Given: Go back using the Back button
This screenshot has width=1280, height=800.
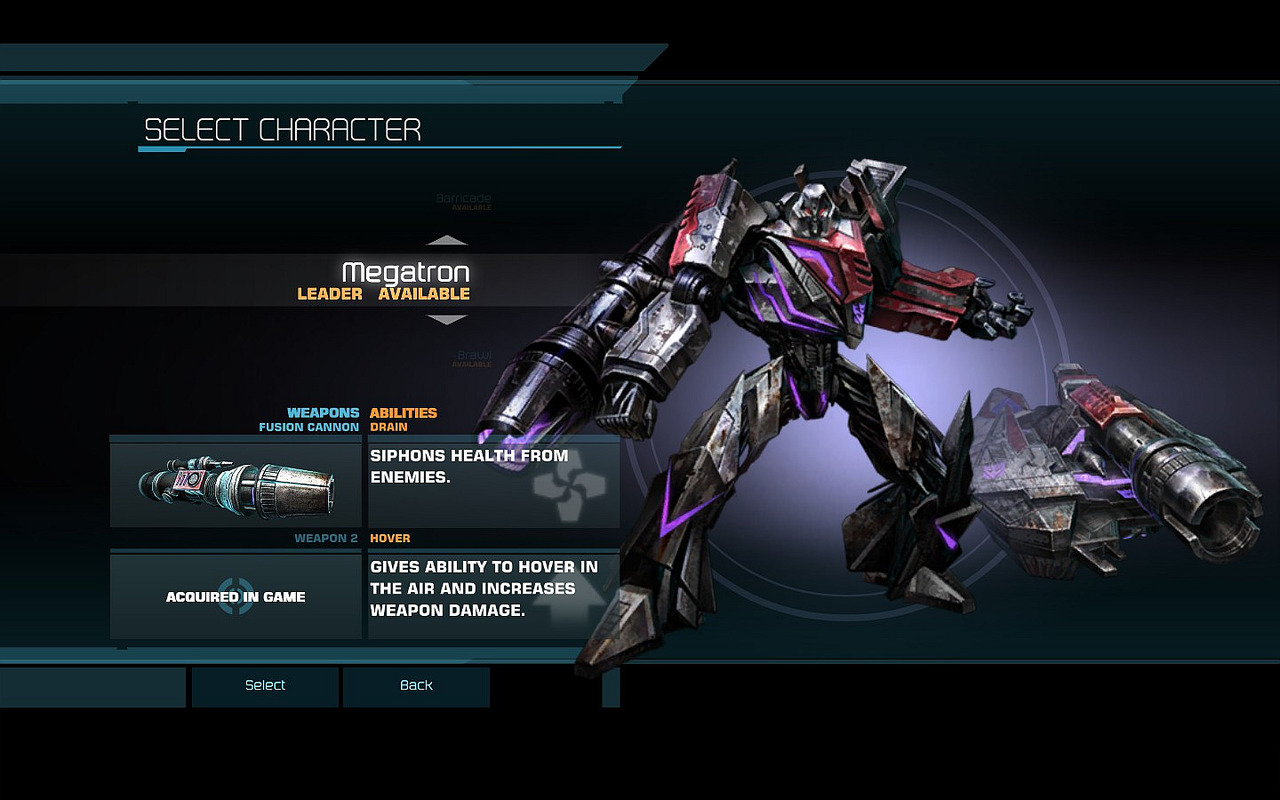Looking at the screenshot, I should point(416,686).
